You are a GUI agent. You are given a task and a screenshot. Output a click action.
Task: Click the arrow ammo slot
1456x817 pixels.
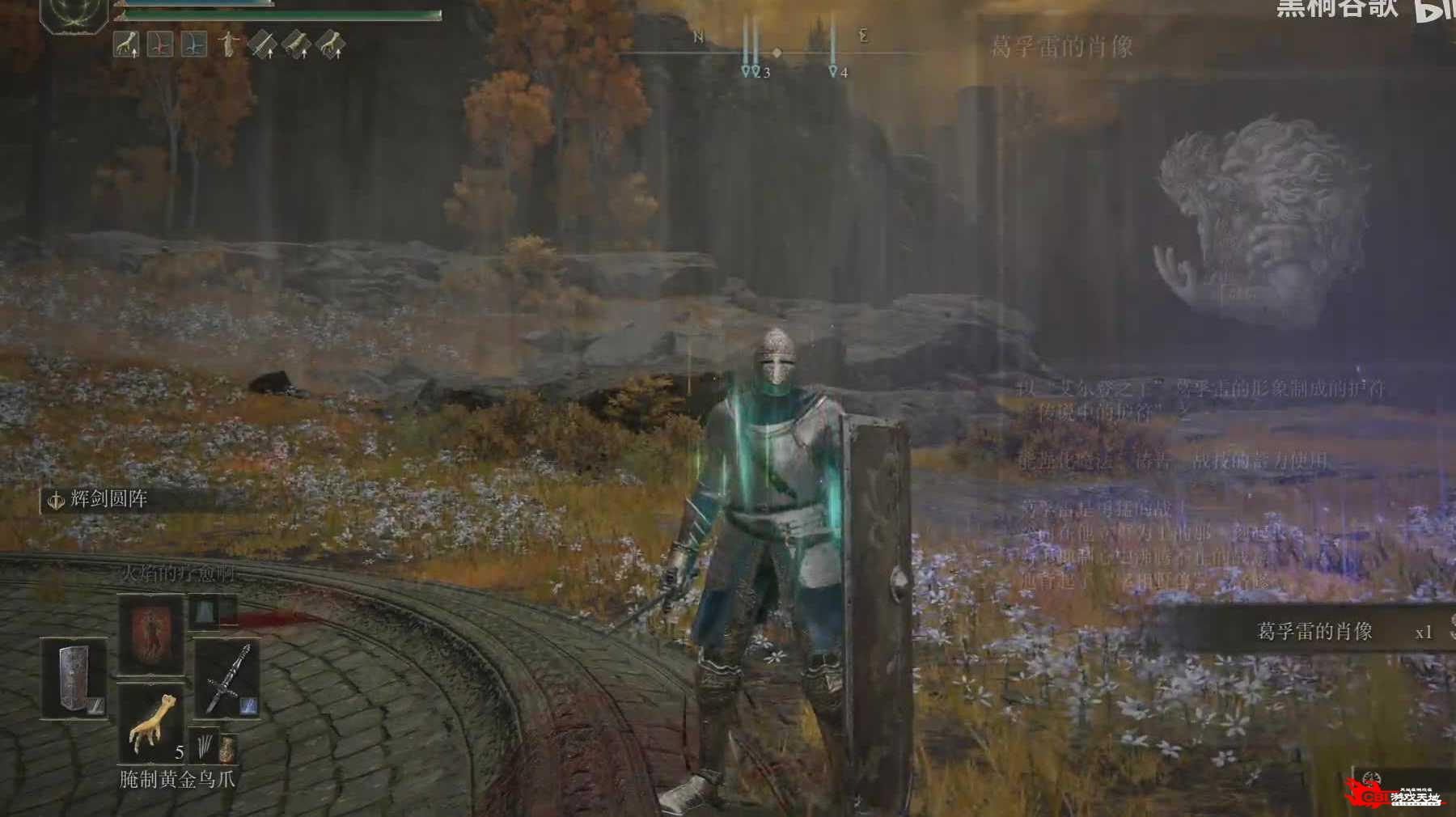click(202, 744)
